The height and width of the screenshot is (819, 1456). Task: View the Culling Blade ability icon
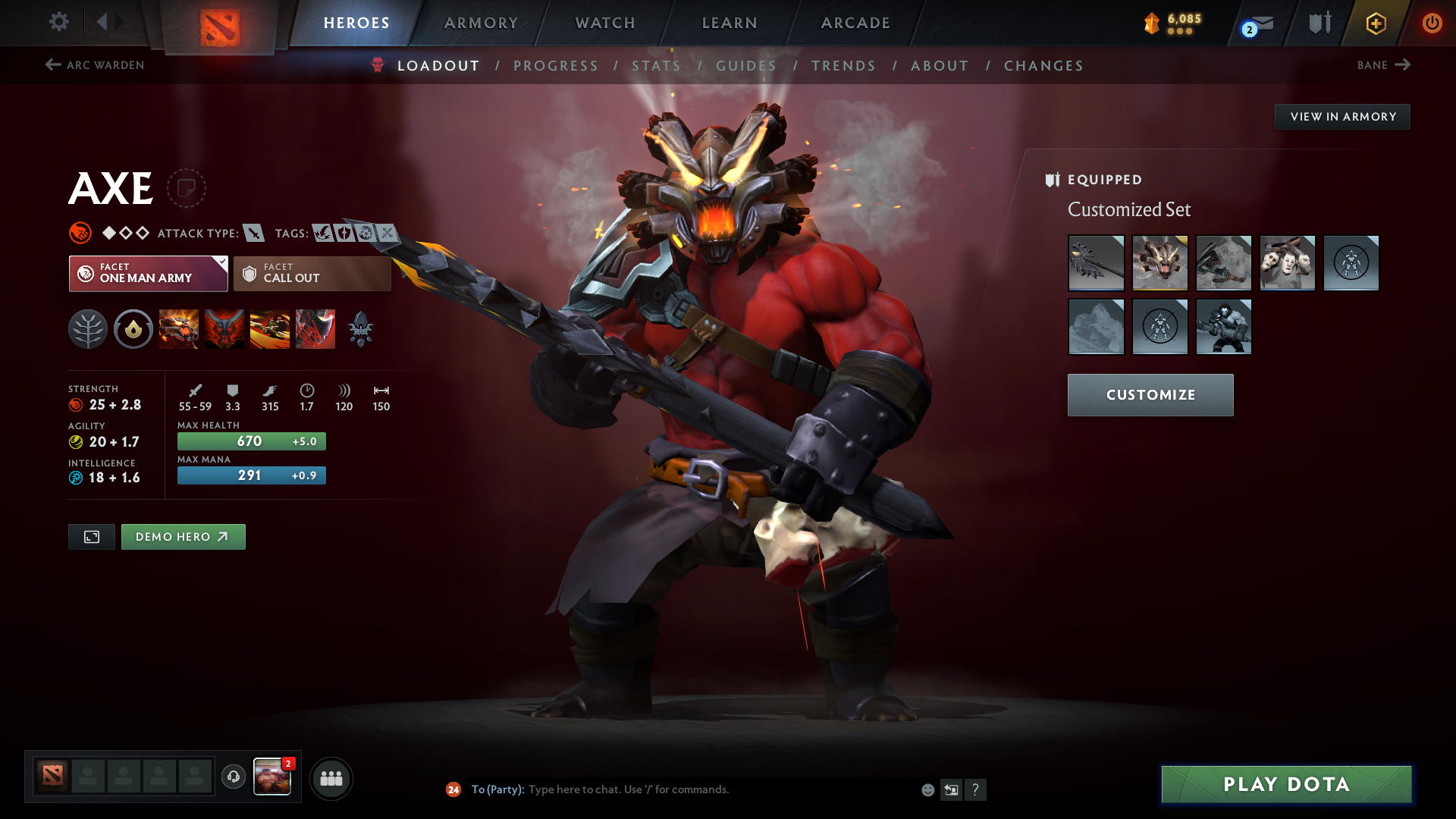[315, 328]
